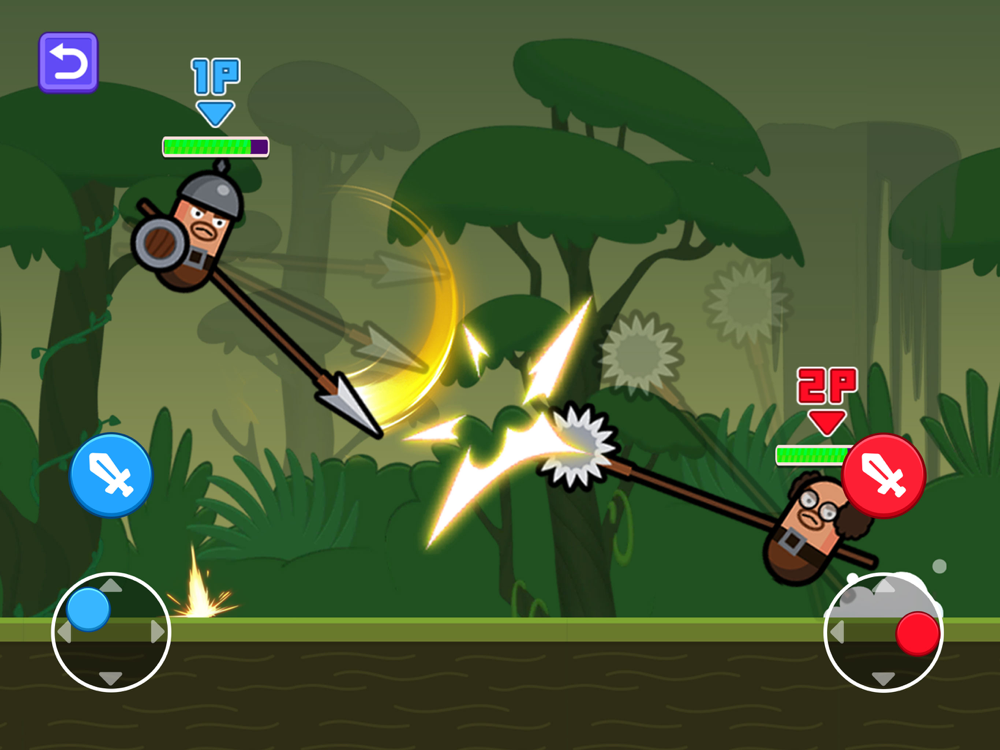Click the red player joystick knob

917,634
